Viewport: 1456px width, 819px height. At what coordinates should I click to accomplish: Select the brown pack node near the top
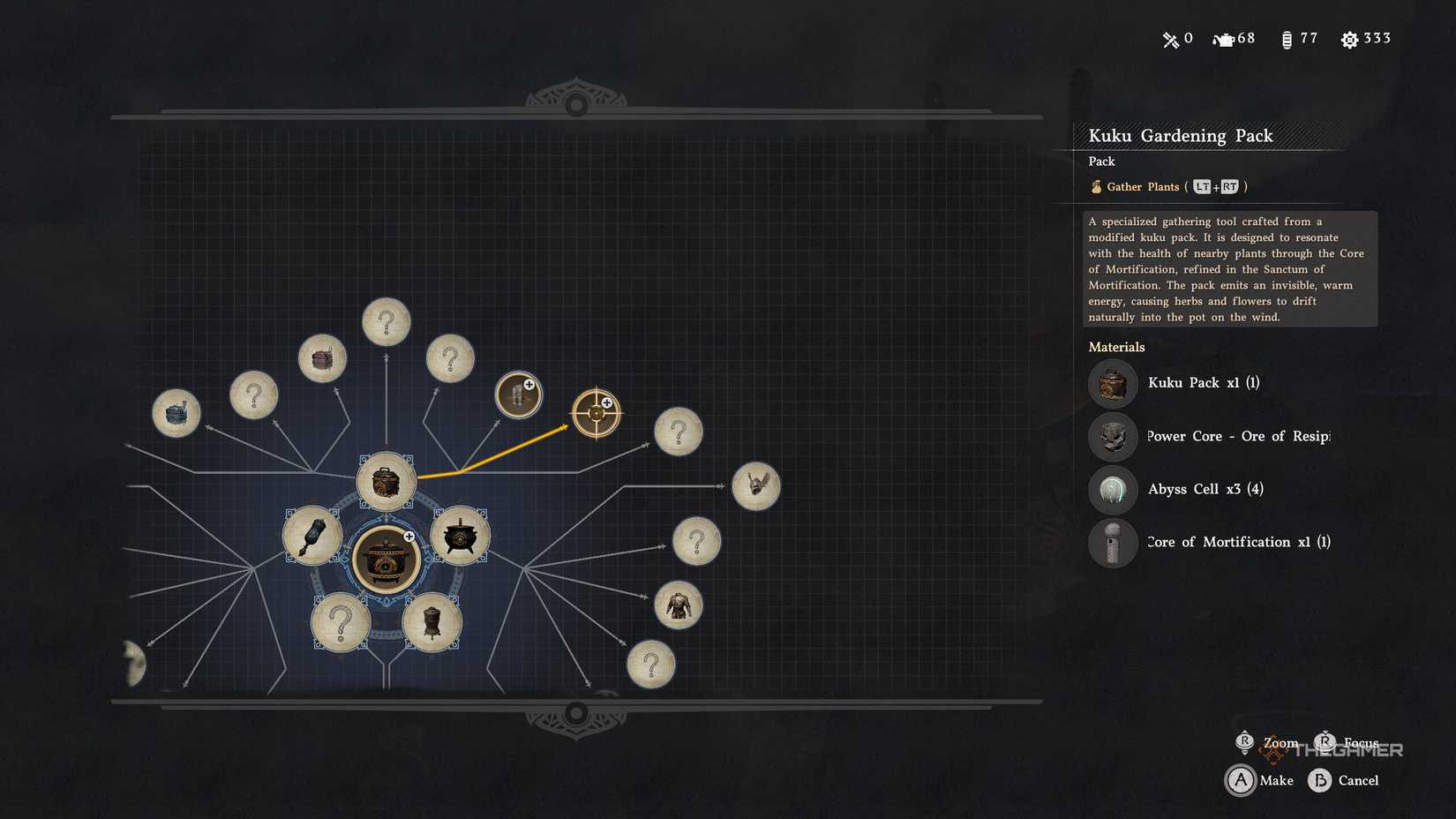322,357
